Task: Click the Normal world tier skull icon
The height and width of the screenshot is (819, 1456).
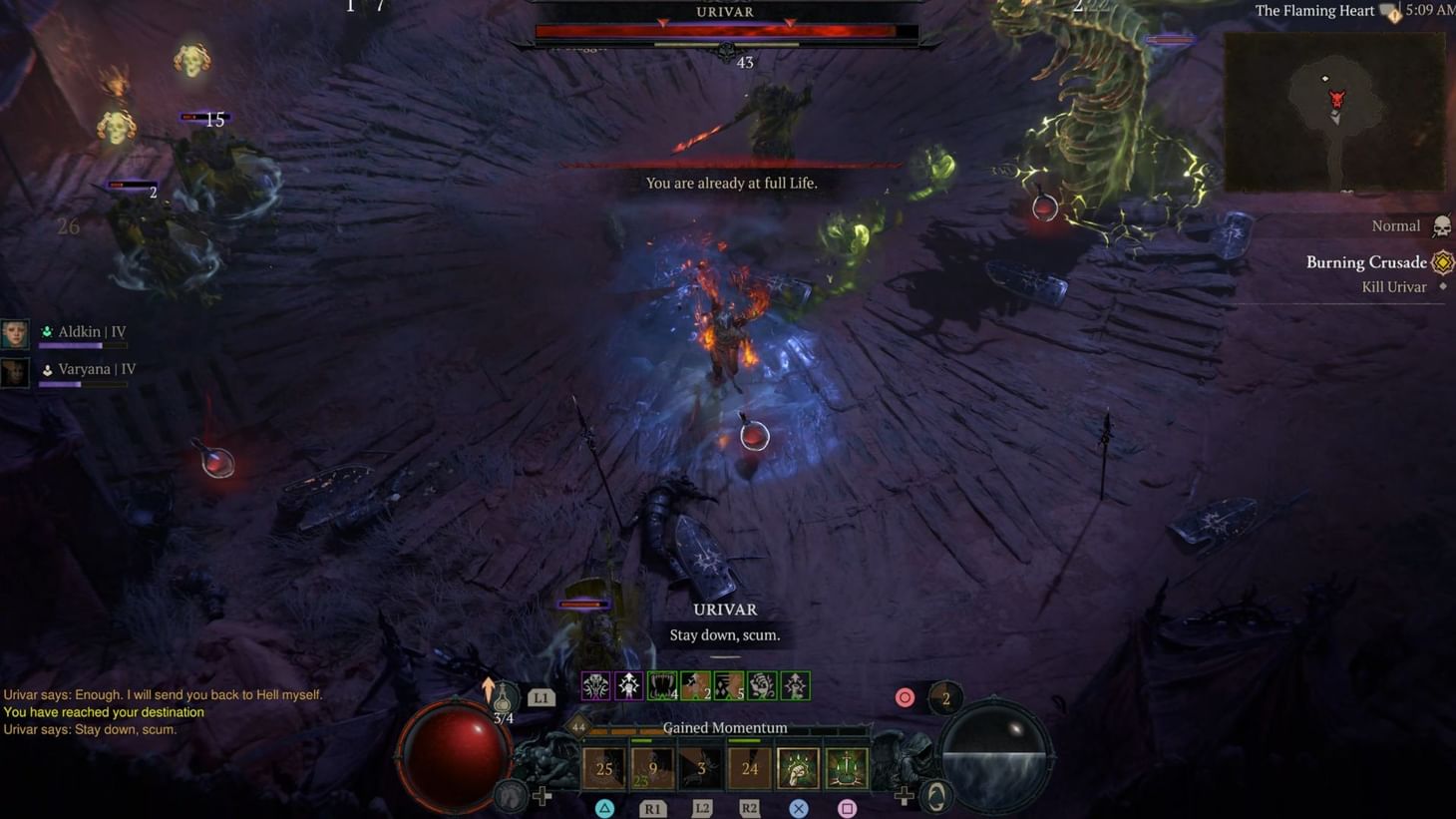Action: coord(1440,225)
